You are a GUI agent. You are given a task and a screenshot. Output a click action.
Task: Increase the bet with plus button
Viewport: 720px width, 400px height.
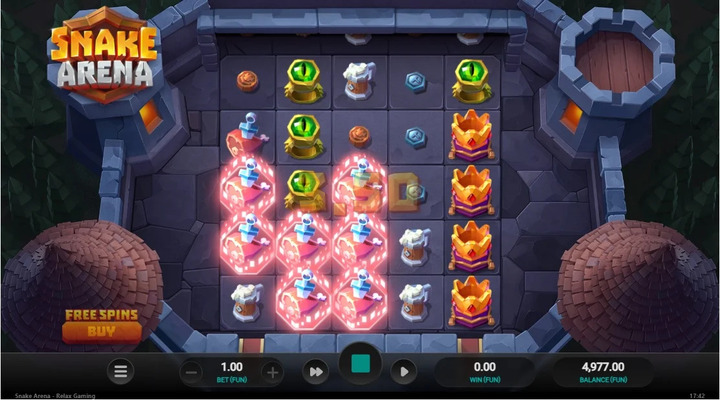(272, 372)
